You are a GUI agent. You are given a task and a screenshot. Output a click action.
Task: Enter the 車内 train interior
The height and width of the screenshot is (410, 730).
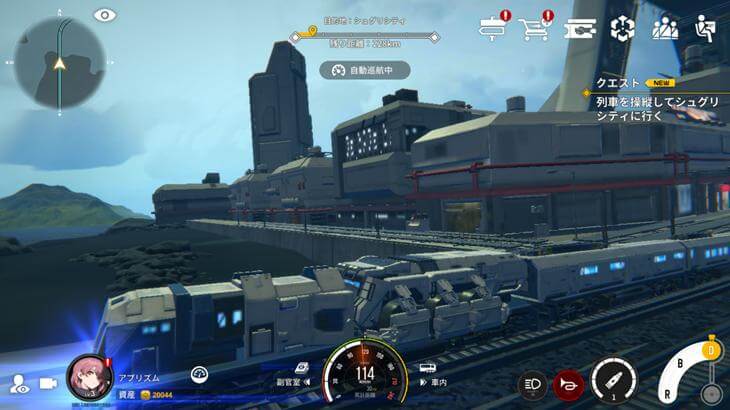pos(428,374)
